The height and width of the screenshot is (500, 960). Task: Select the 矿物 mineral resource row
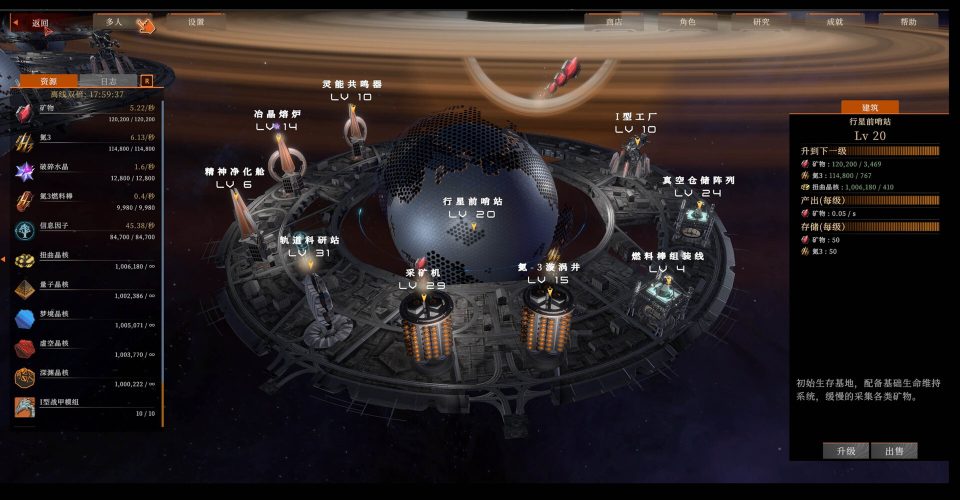point(85,112)
